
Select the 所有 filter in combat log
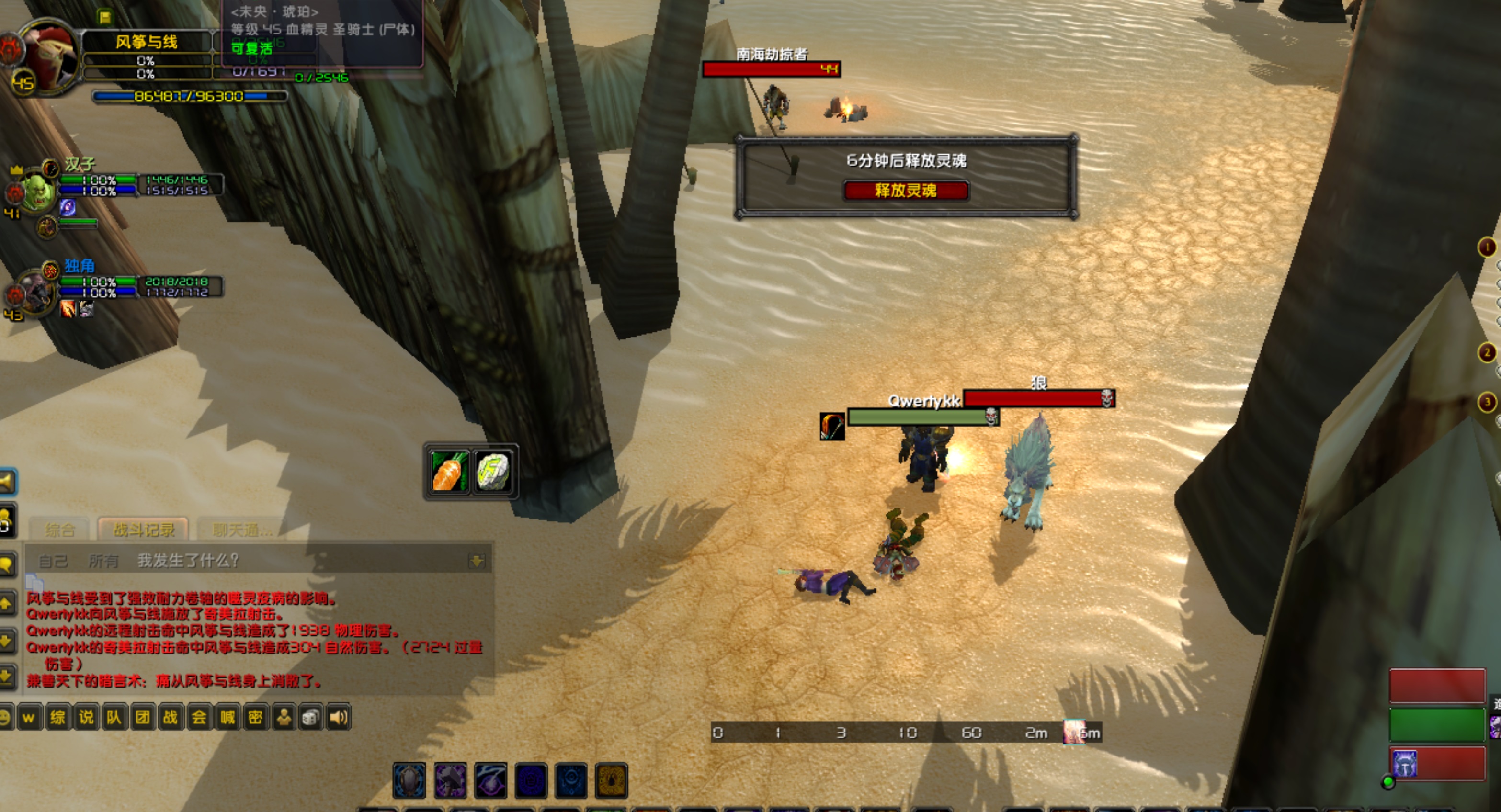pos(103,560)
